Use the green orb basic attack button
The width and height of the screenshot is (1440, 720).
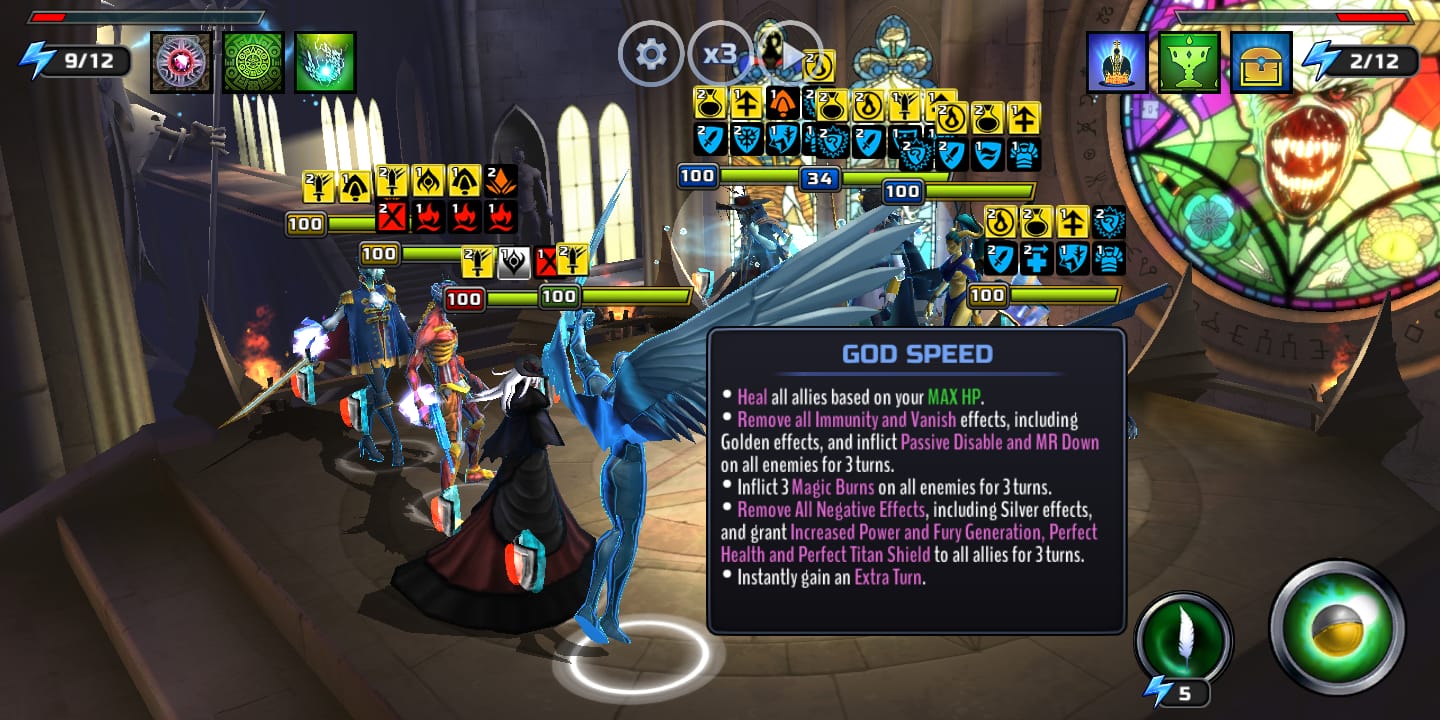coord(1337,628)
